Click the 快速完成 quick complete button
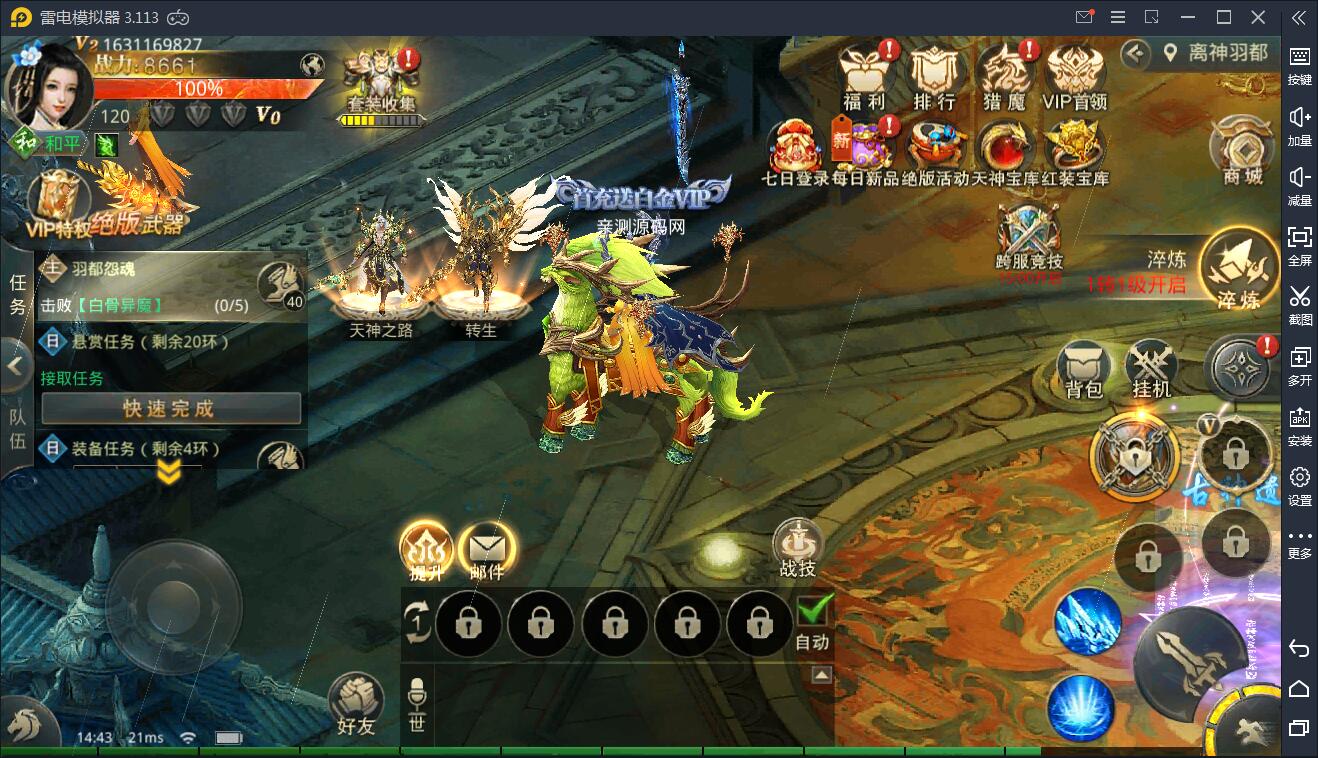 tap(170, 408)
